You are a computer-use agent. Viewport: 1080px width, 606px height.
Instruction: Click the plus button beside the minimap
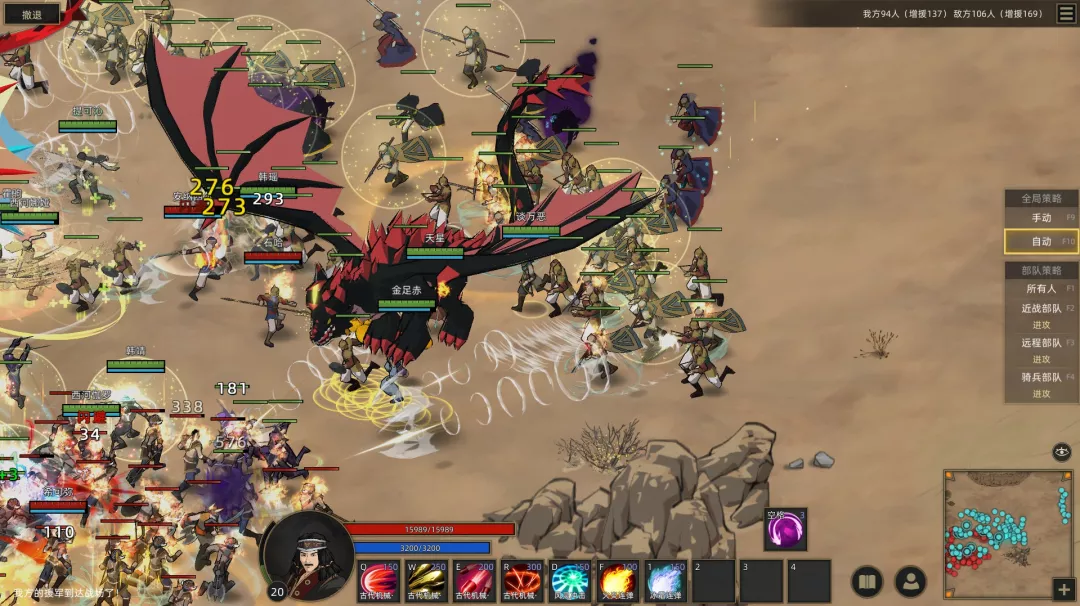point(1062,589)
